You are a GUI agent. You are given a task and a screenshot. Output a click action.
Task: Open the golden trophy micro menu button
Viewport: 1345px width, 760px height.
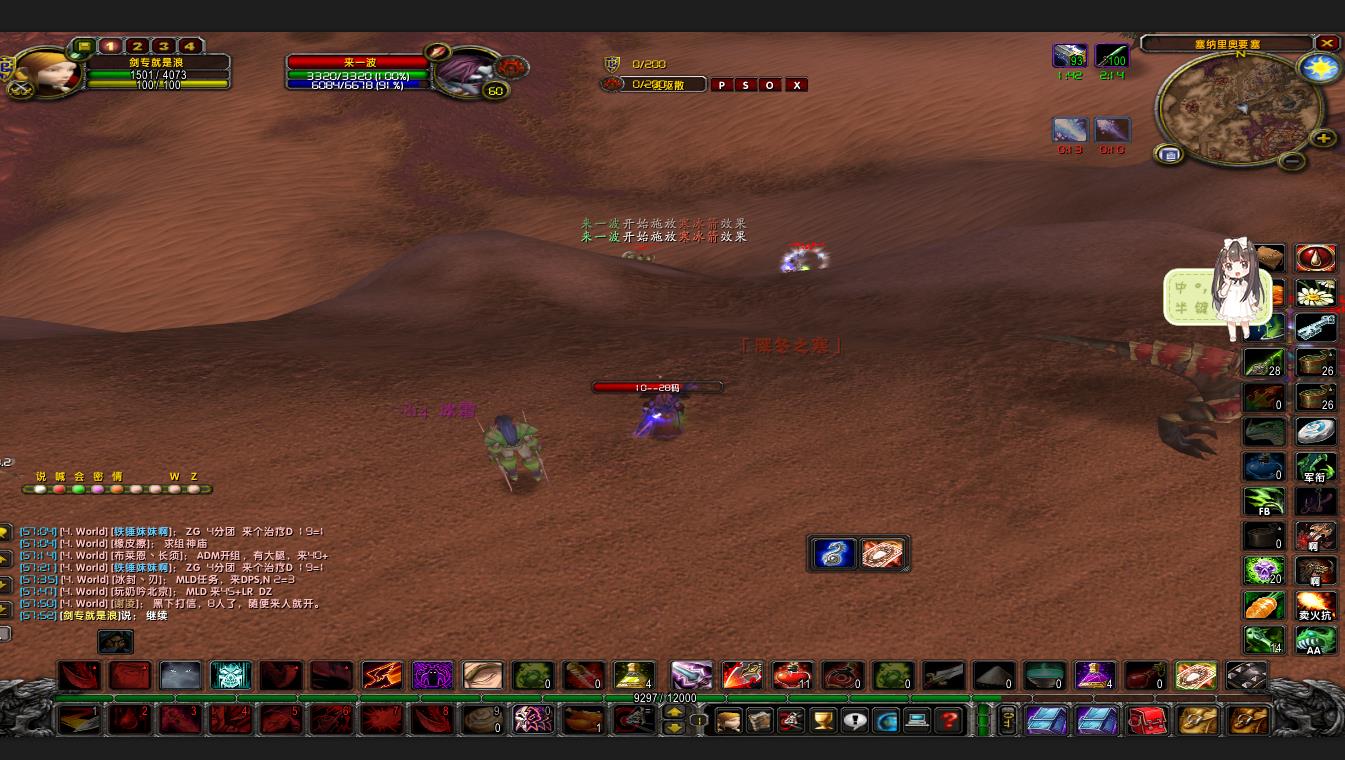point(823,720)
